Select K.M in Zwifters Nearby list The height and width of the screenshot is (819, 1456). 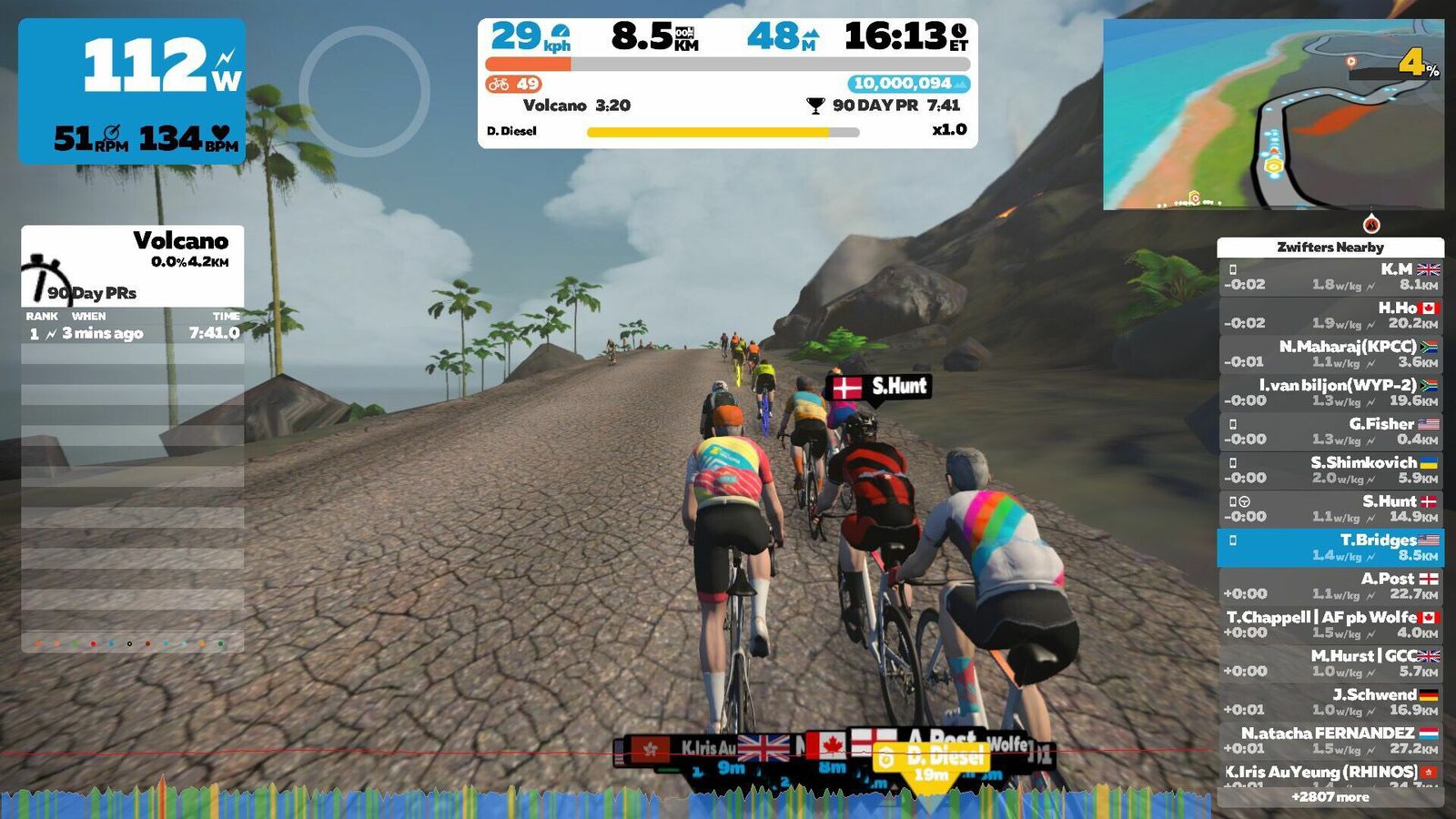point(1330,277)
